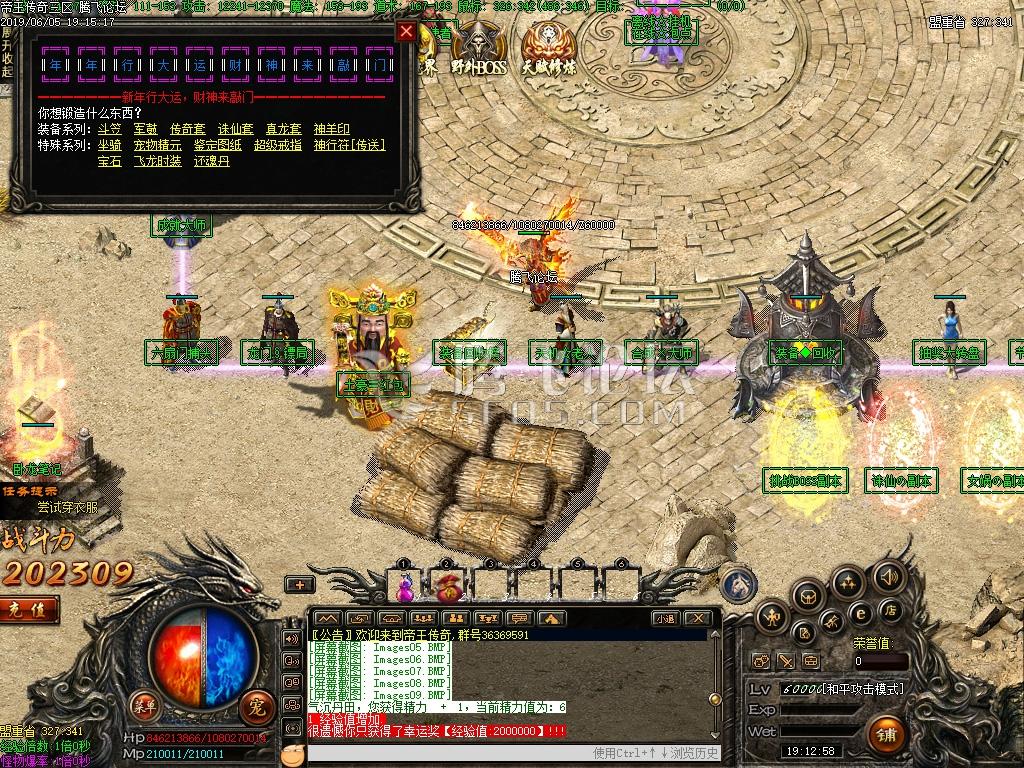Click the orange 铺 stall button

pyautogui.click(x=885, y=736)
